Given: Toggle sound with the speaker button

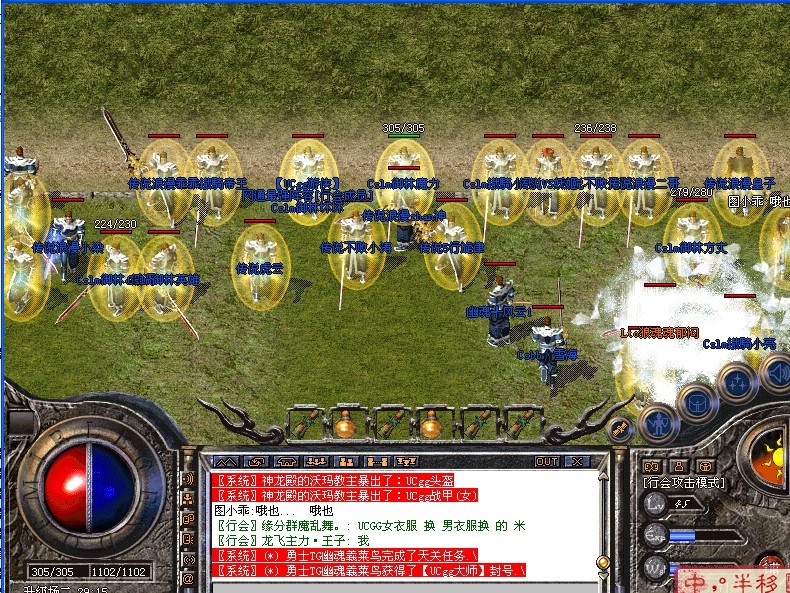Looking at the screenshot, I should coord(774,373).
